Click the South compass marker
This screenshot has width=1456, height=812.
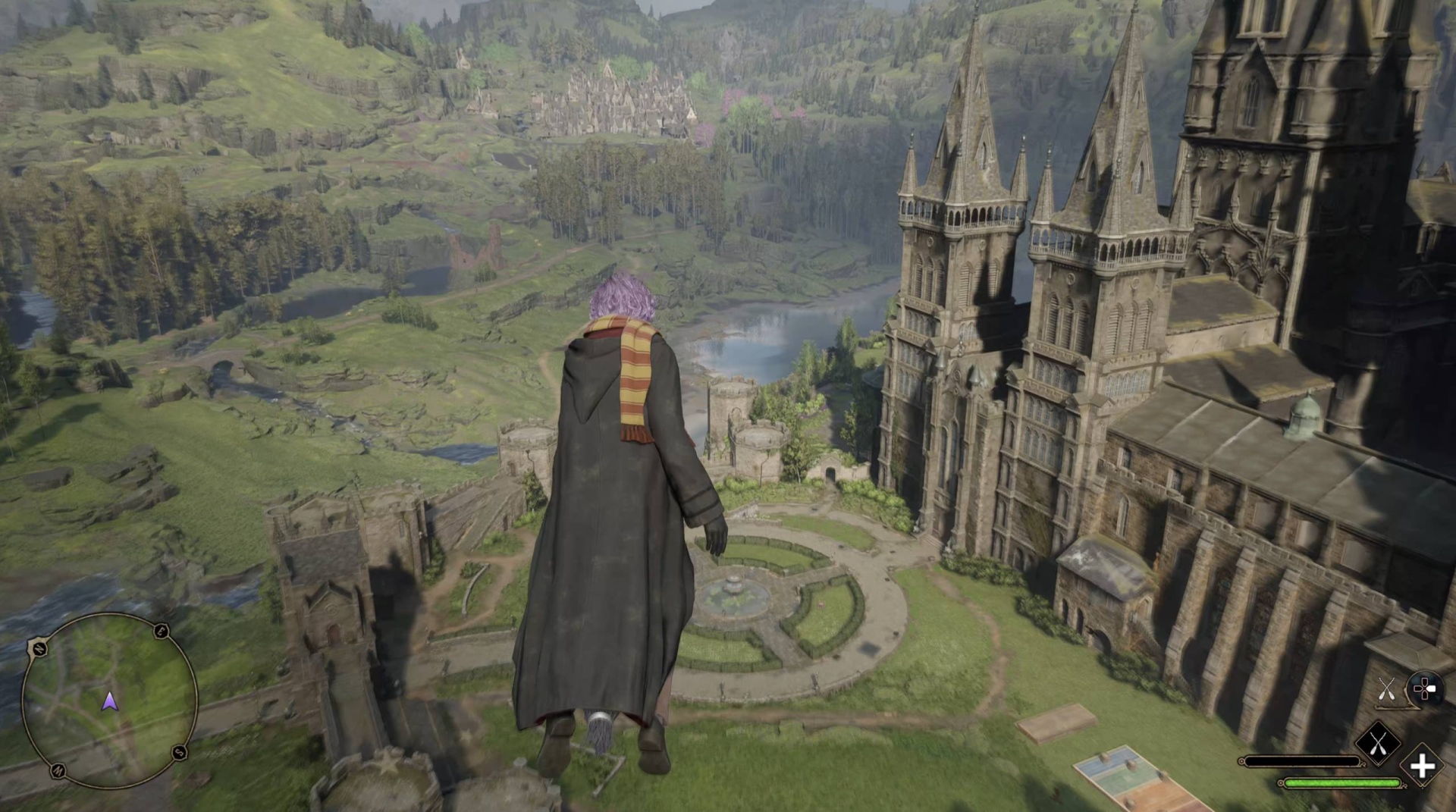coord(178,752)
